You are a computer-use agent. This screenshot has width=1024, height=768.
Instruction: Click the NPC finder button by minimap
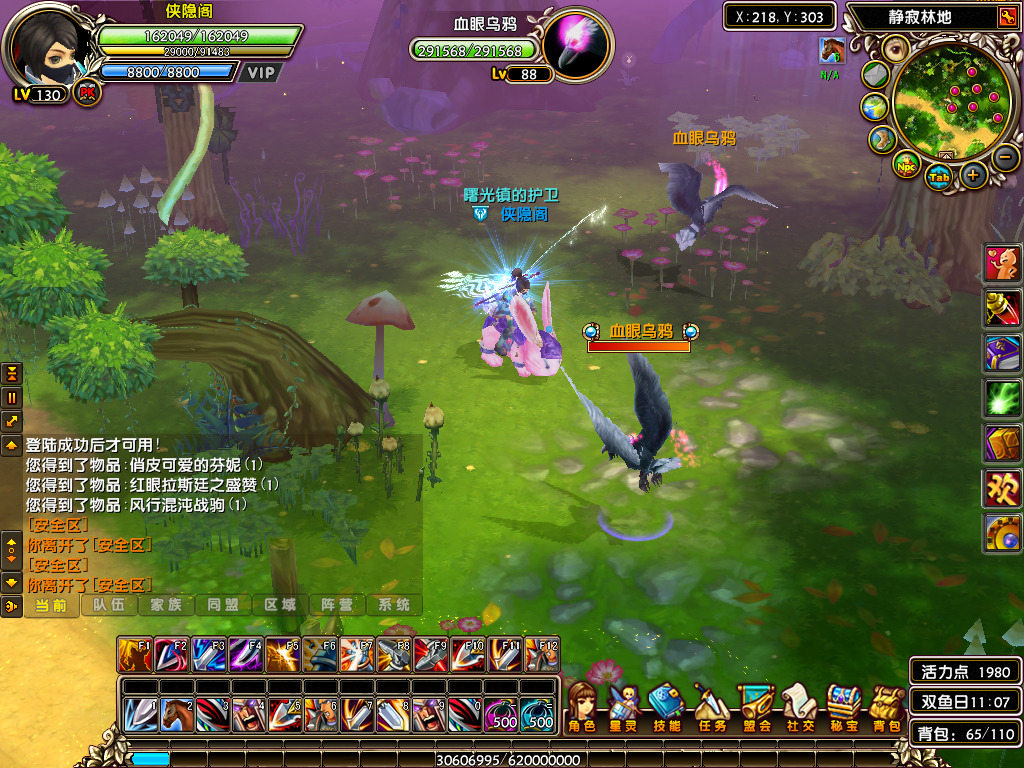click(906, 165)
